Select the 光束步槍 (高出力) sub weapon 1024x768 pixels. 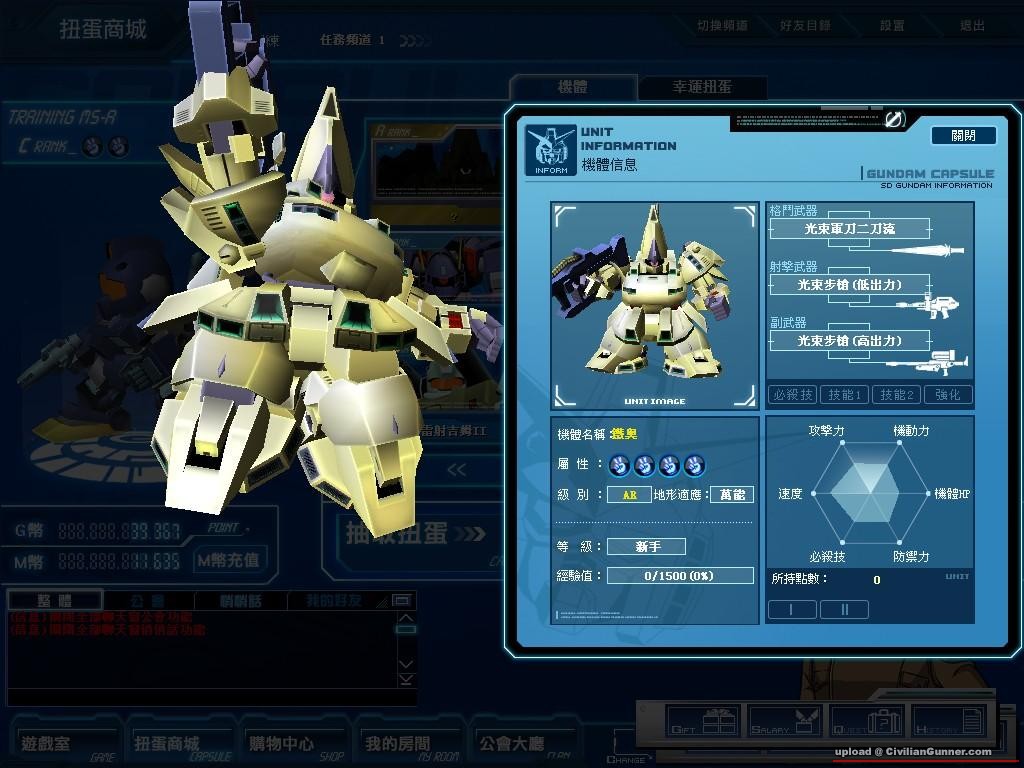pos(849,341)
